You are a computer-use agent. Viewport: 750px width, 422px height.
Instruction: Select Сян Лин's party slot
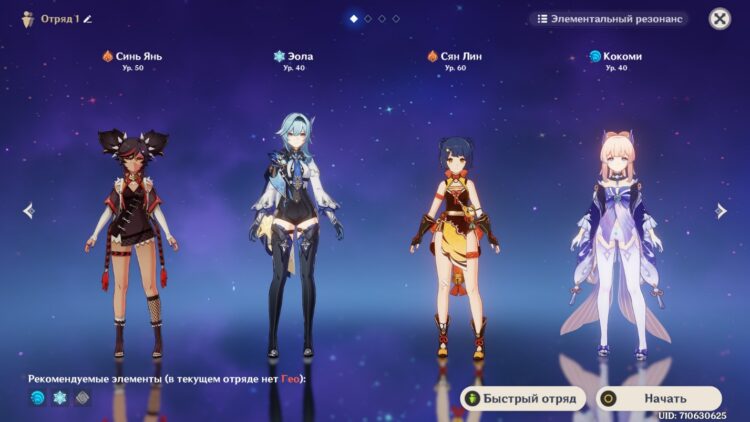pos(454,240)
